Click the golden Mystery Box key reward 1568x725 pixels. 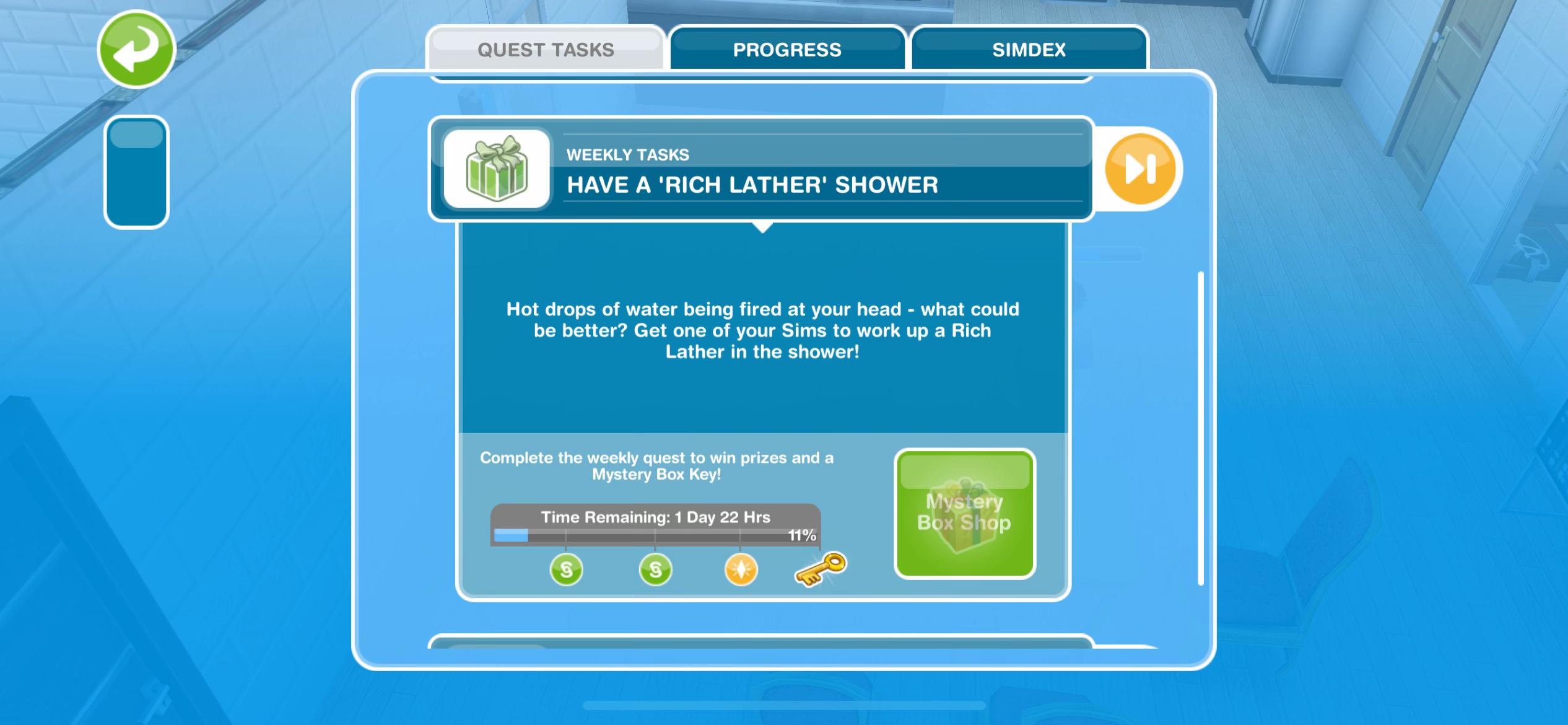[x=820, y=569]
